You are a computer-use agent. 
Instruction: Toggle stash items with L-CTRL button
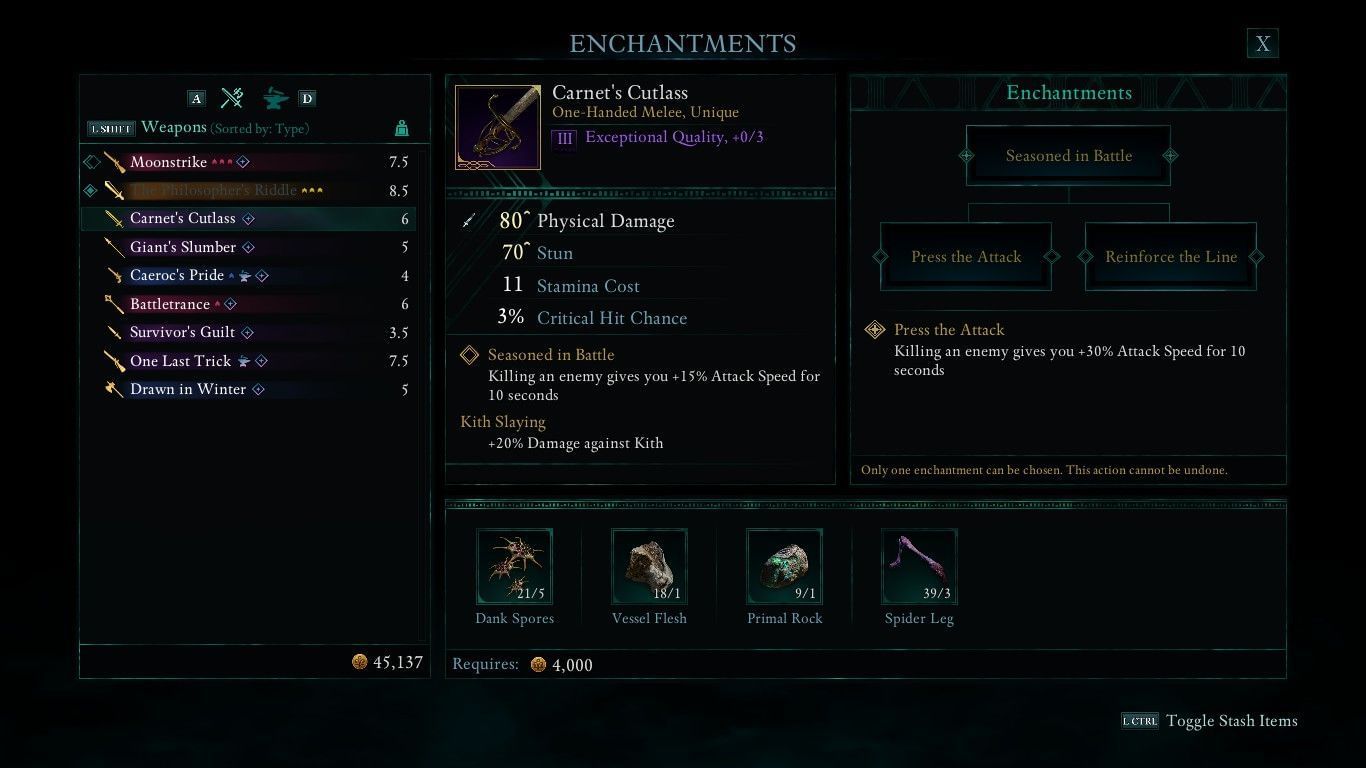1140,720
